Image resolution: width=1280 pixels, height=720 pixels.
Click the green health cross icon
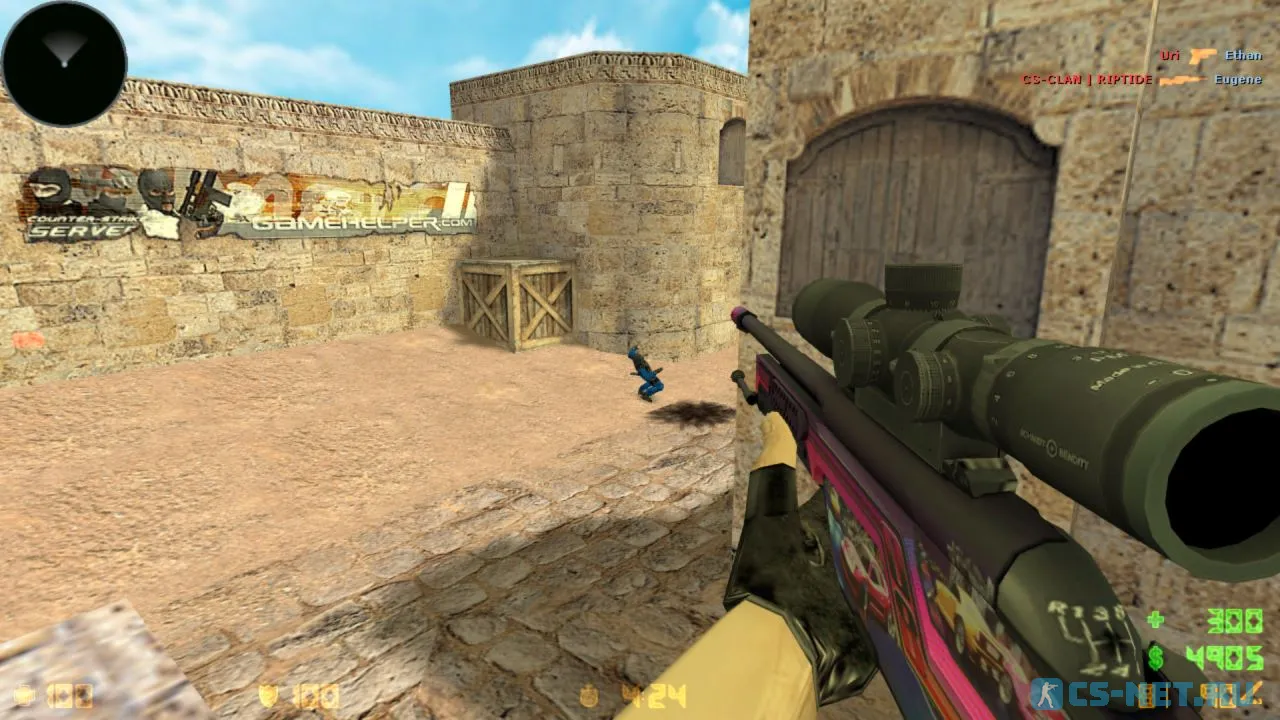[1155, 618]
